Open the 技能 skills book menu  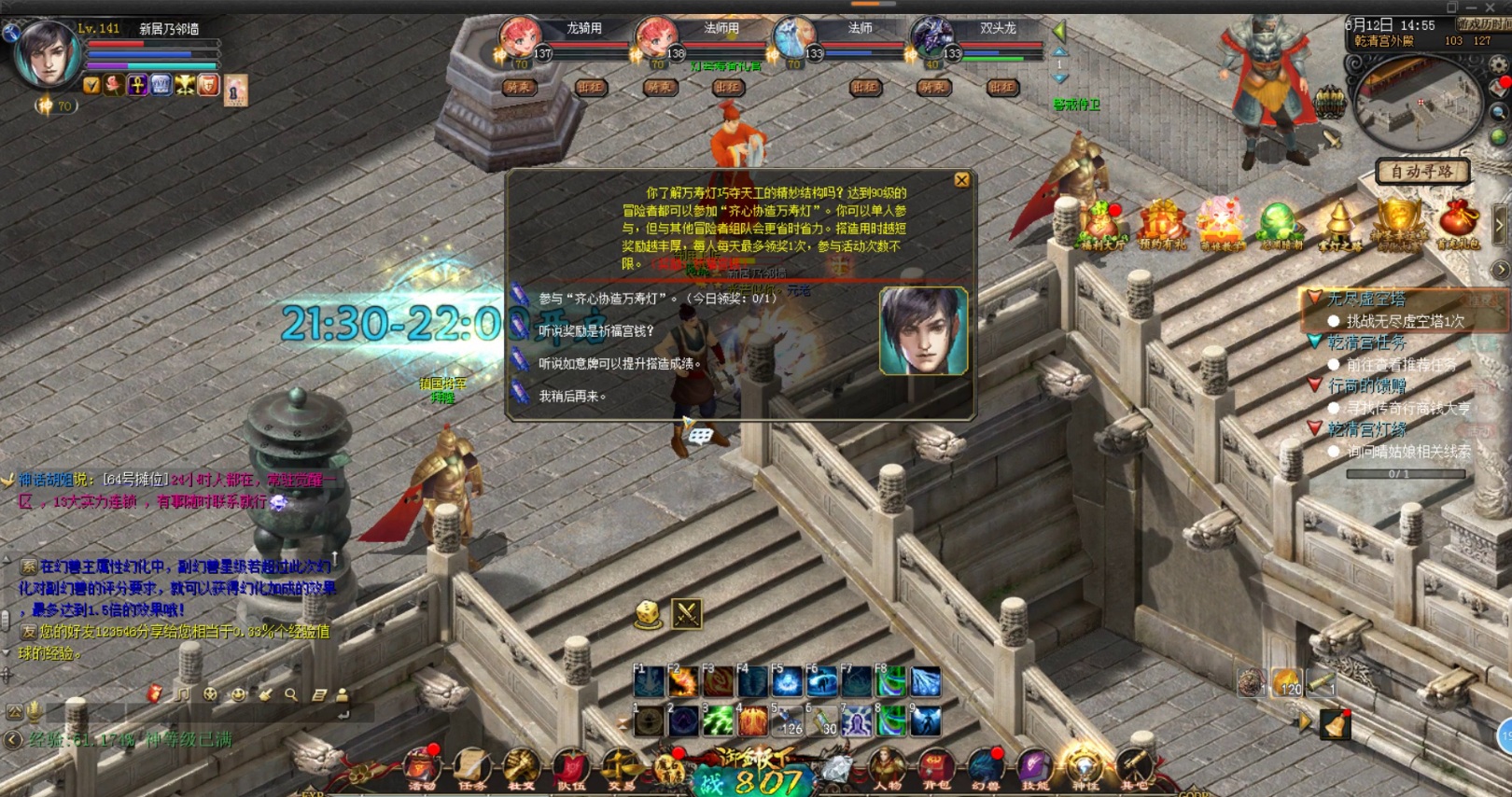[x=1035, y=768]
